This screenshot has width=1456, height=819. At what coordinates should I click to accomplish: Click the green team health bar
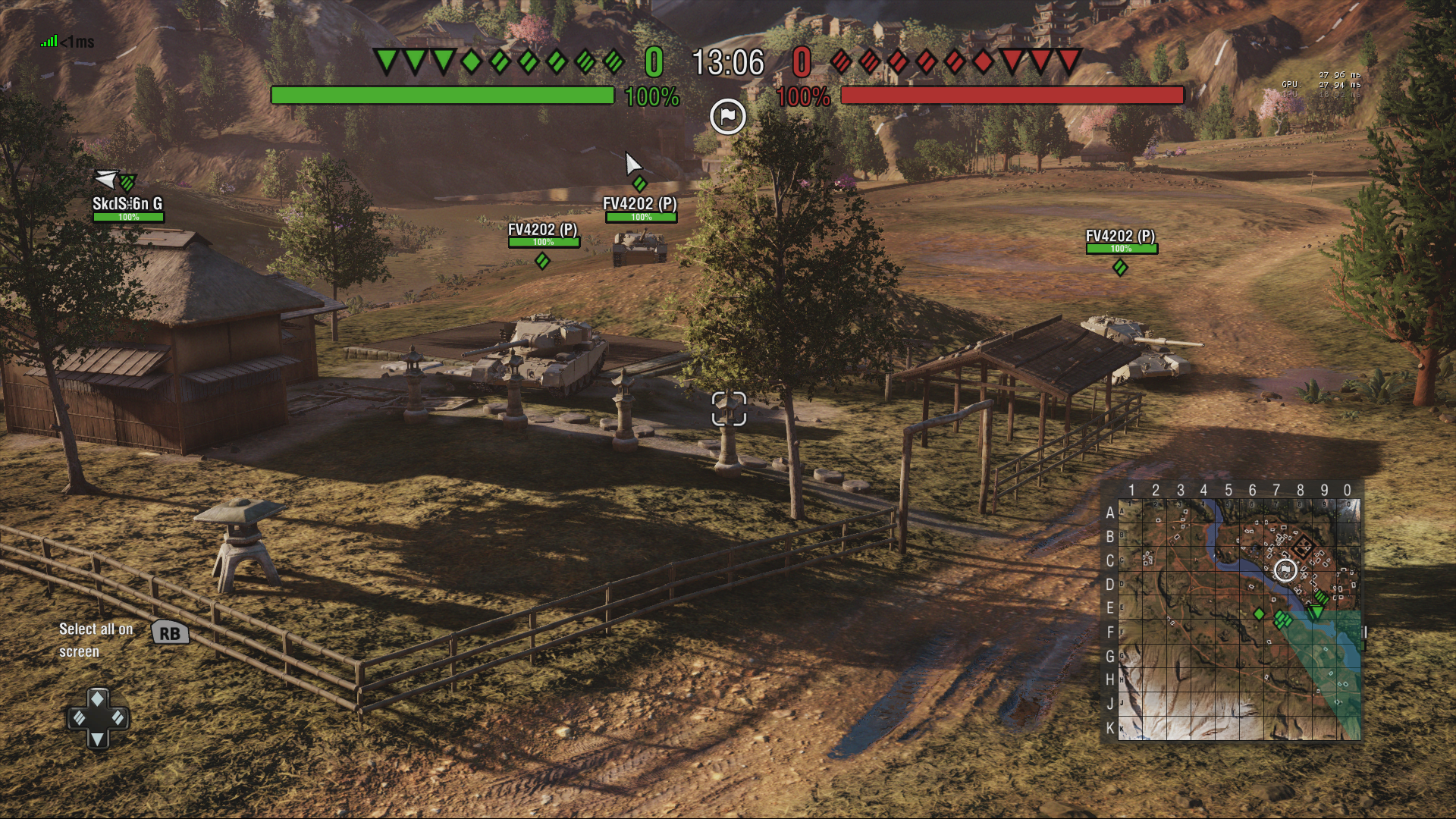444,96
